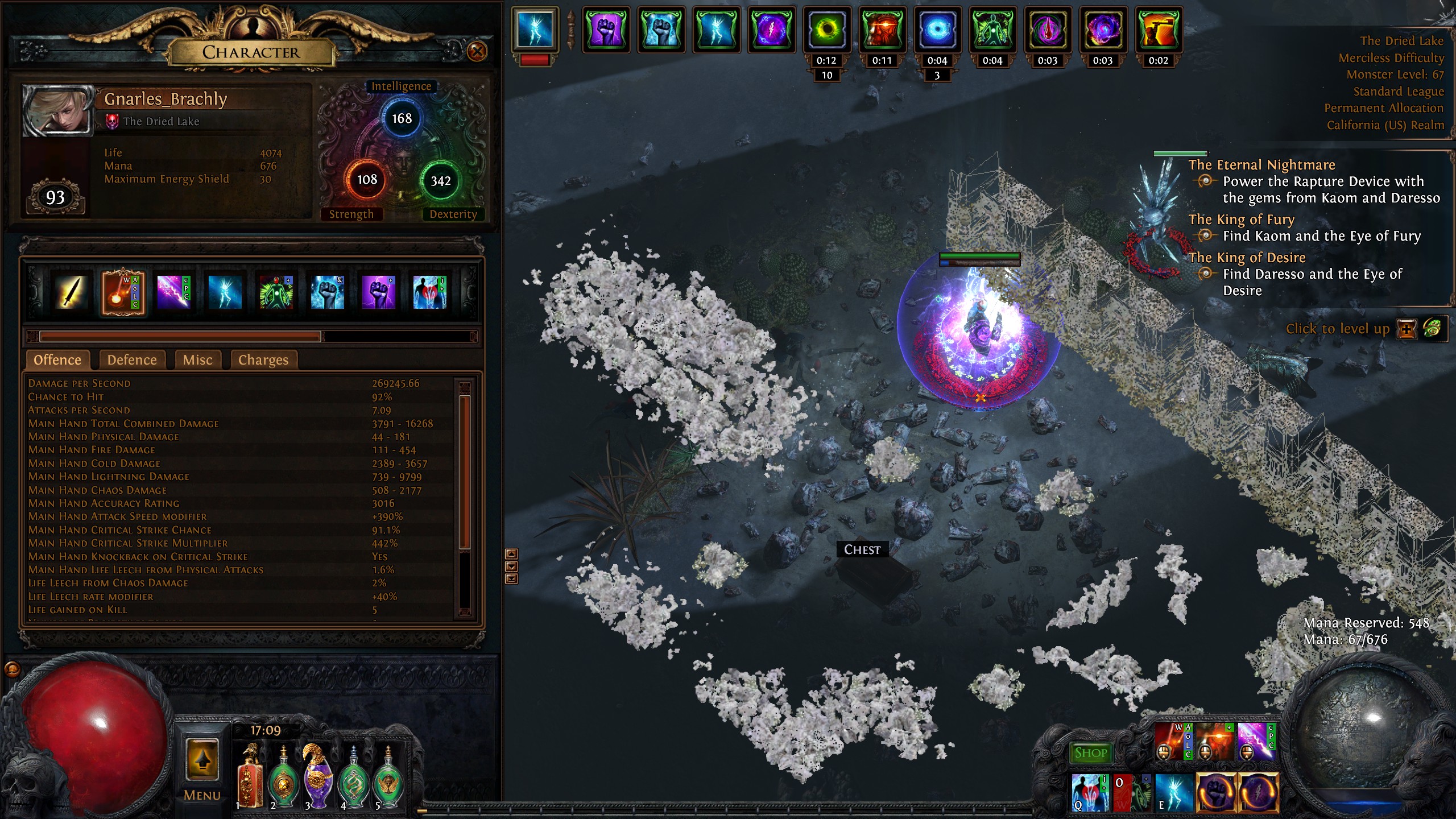Select the green eye buff icon showing 0:12
The width and height of the screenshot is (1456, 819).
coord(826,30)
